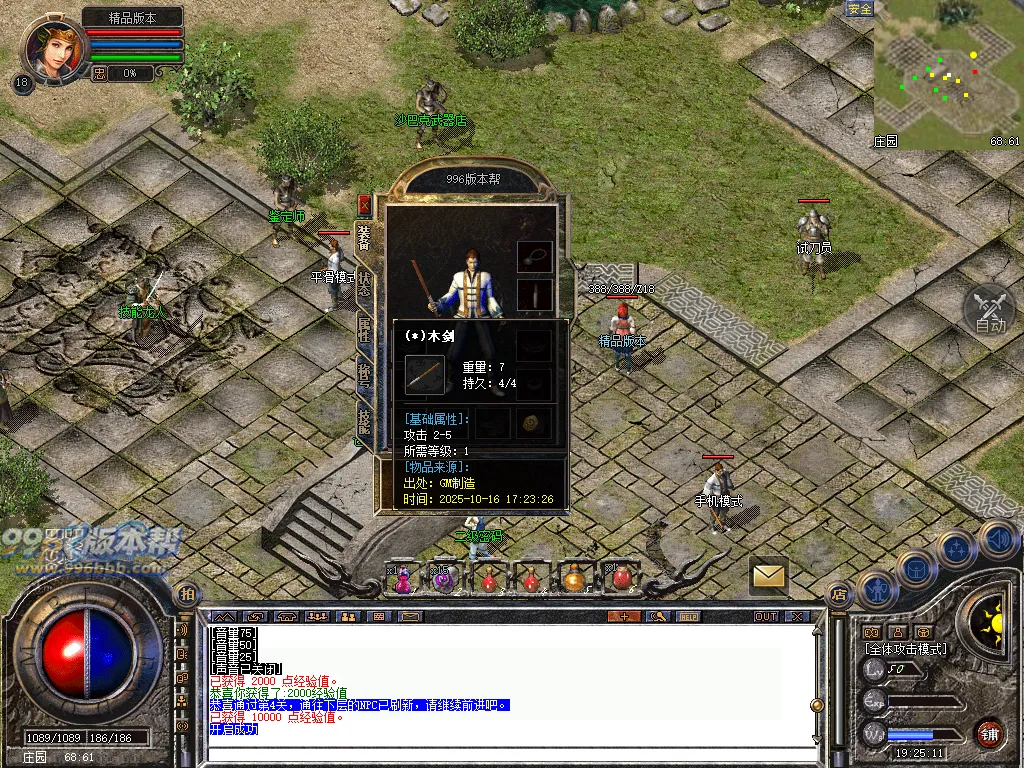Screen dimensions: 1024x768
Task: Use the pink potion in first hotbar slot
Action: point(402,579)
